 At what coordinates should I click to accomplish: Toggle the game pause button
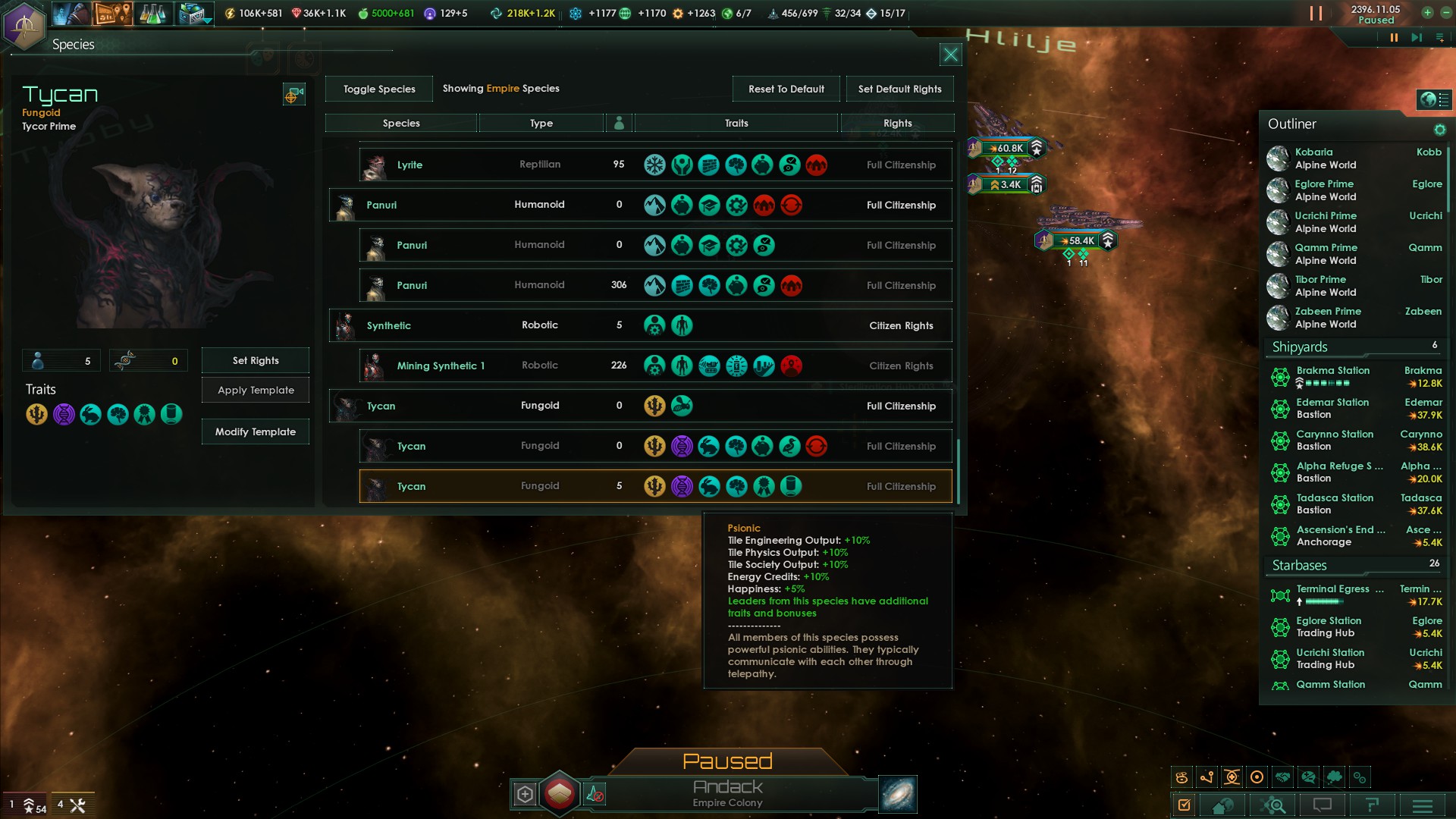click(x=1393, y=37)
